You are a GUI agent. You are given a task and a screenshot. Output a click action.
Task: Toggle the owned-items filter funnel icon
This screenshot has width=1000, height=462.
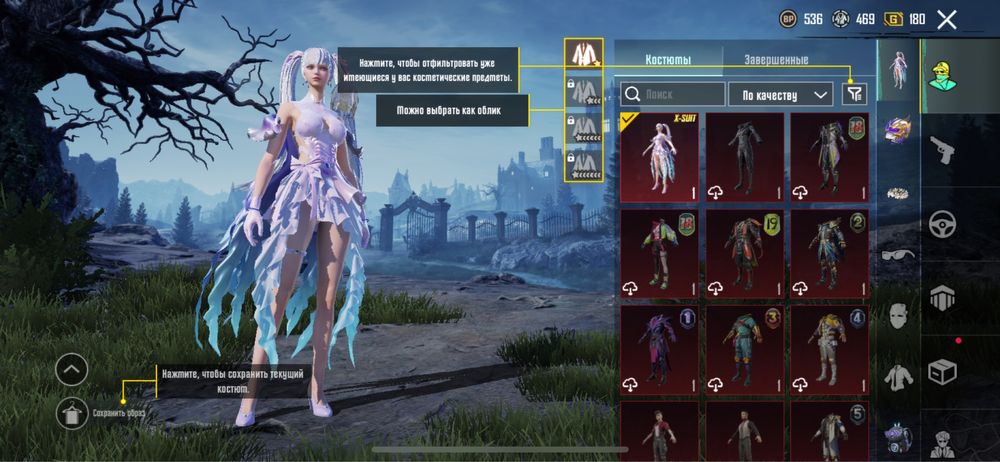pos(854,94)
